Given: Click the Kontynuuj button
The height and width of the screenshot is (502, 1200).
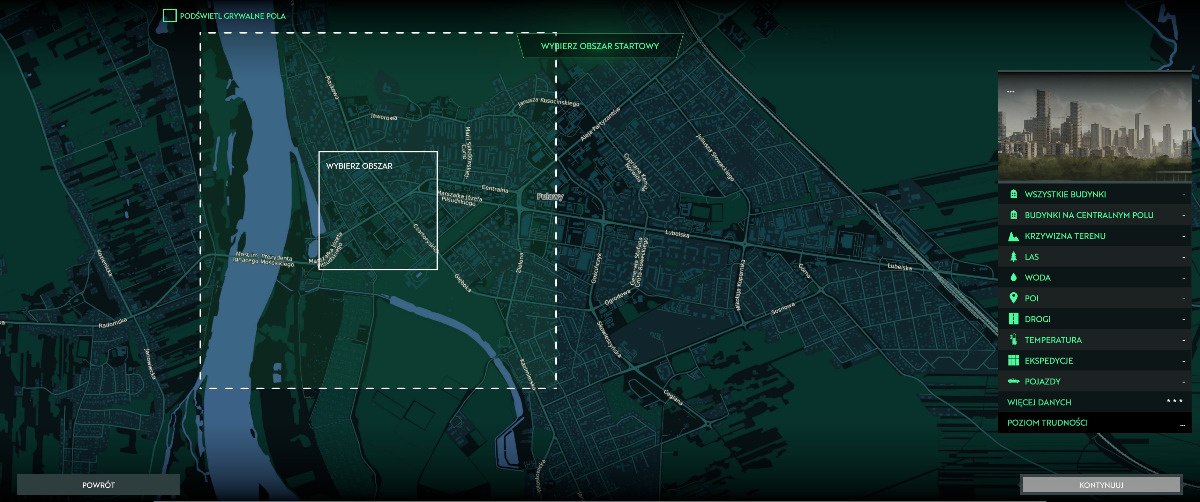Looking at the screenshot, I should click(x=1101, y=485).
